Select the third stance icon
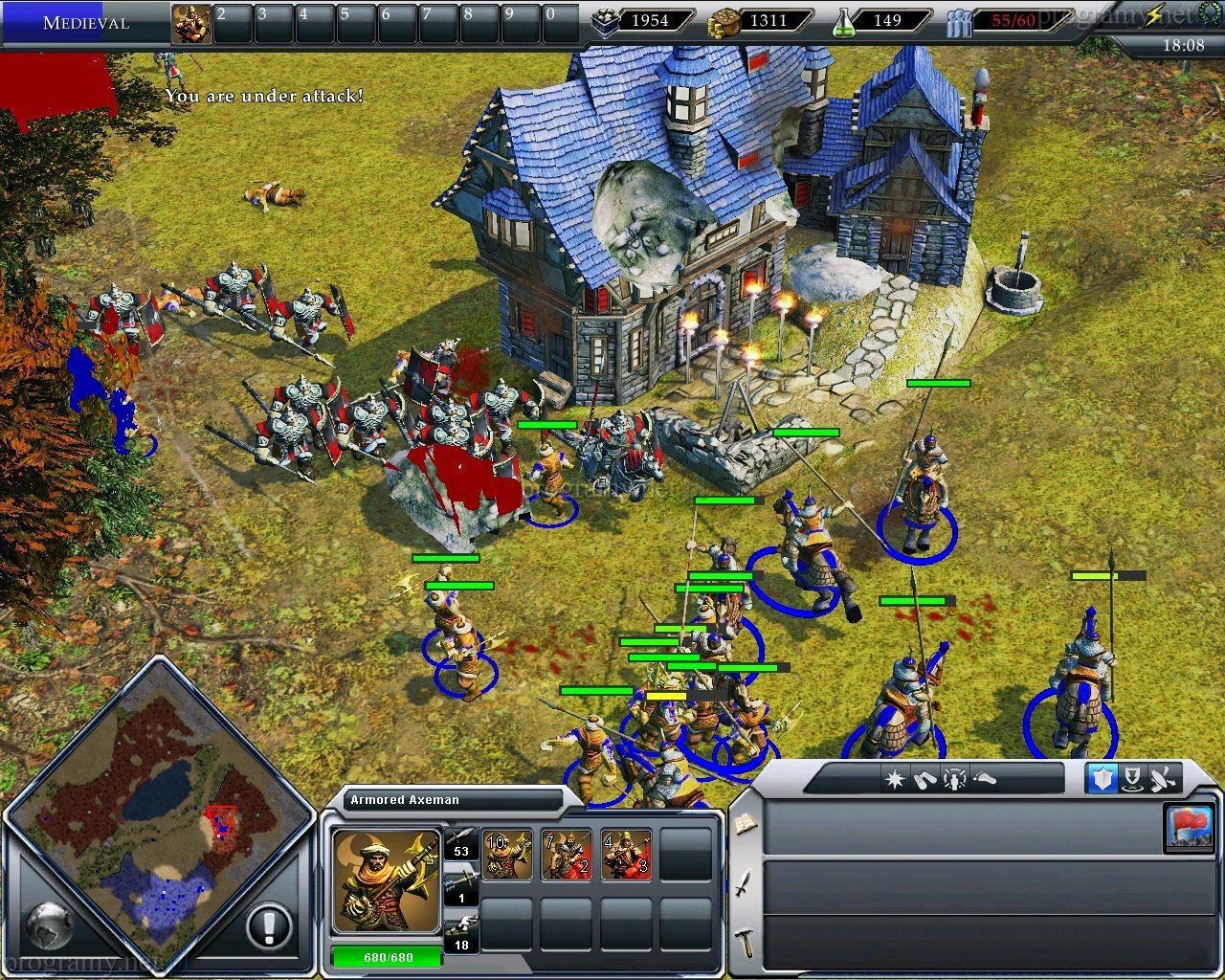 [1165, 779]
